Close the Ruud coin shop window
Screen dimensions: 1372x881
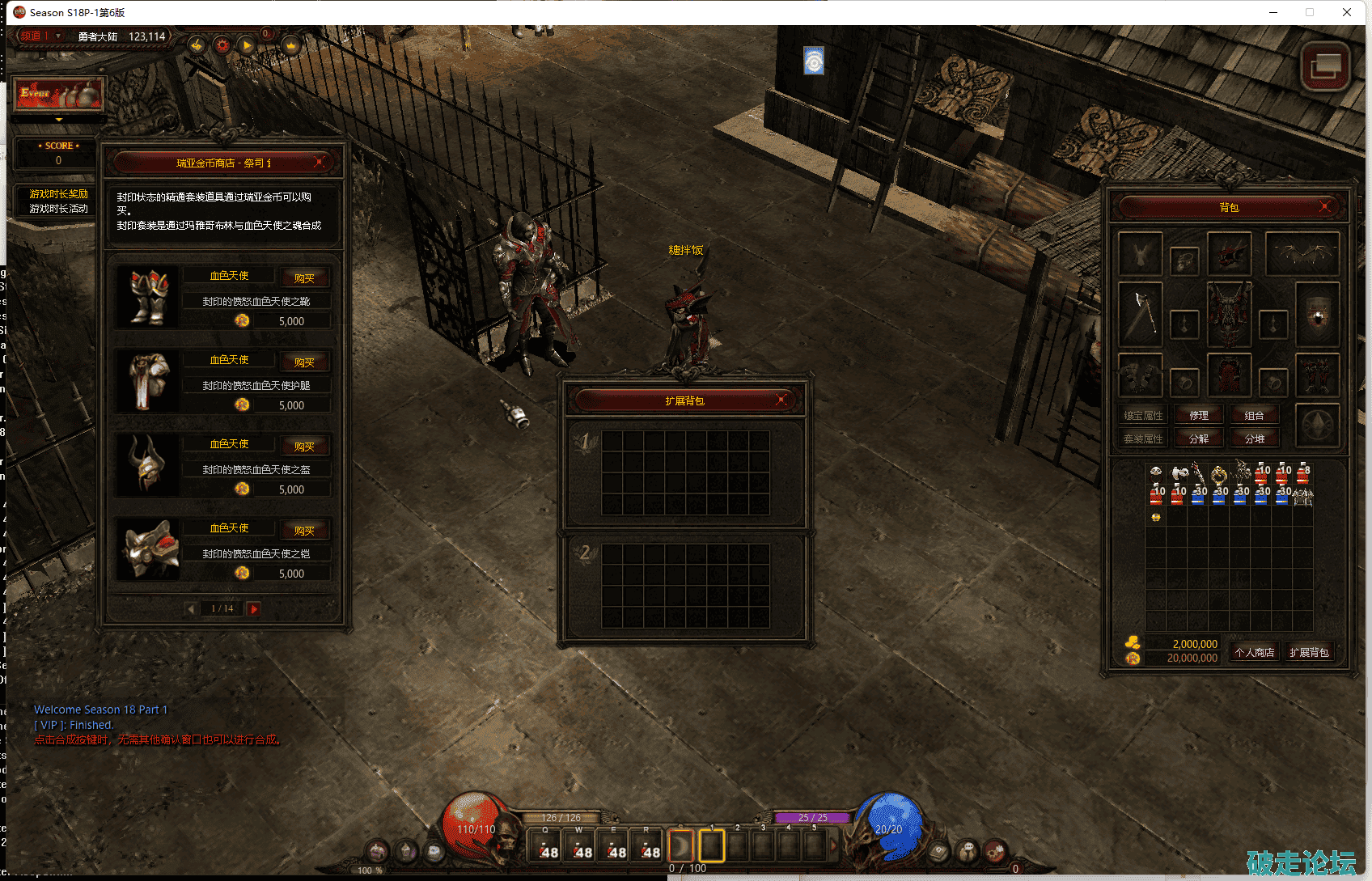[320, 163]
